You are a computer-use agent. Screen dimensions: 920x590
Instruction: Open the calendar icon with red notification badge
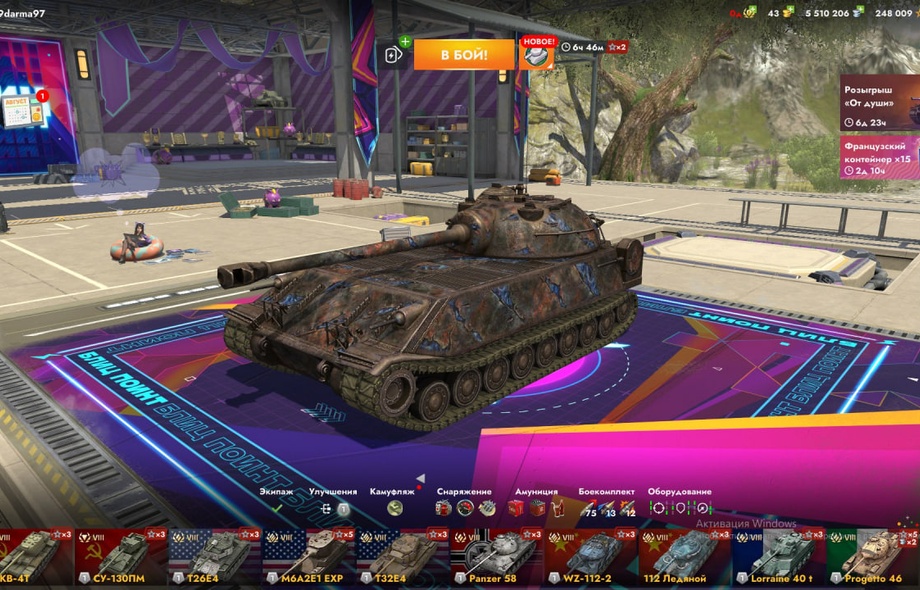coord(23,110)
